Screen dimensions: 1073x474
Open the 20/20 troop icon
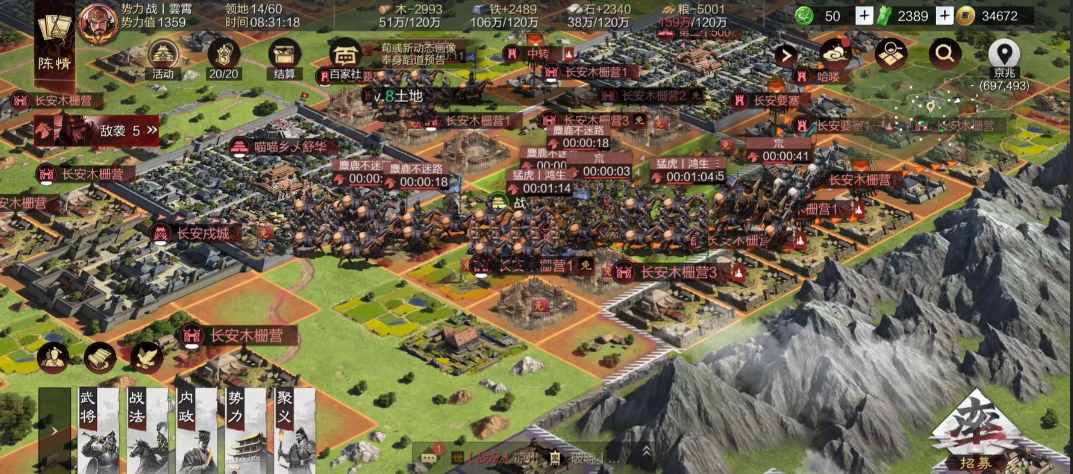click(x=223, y=55)
